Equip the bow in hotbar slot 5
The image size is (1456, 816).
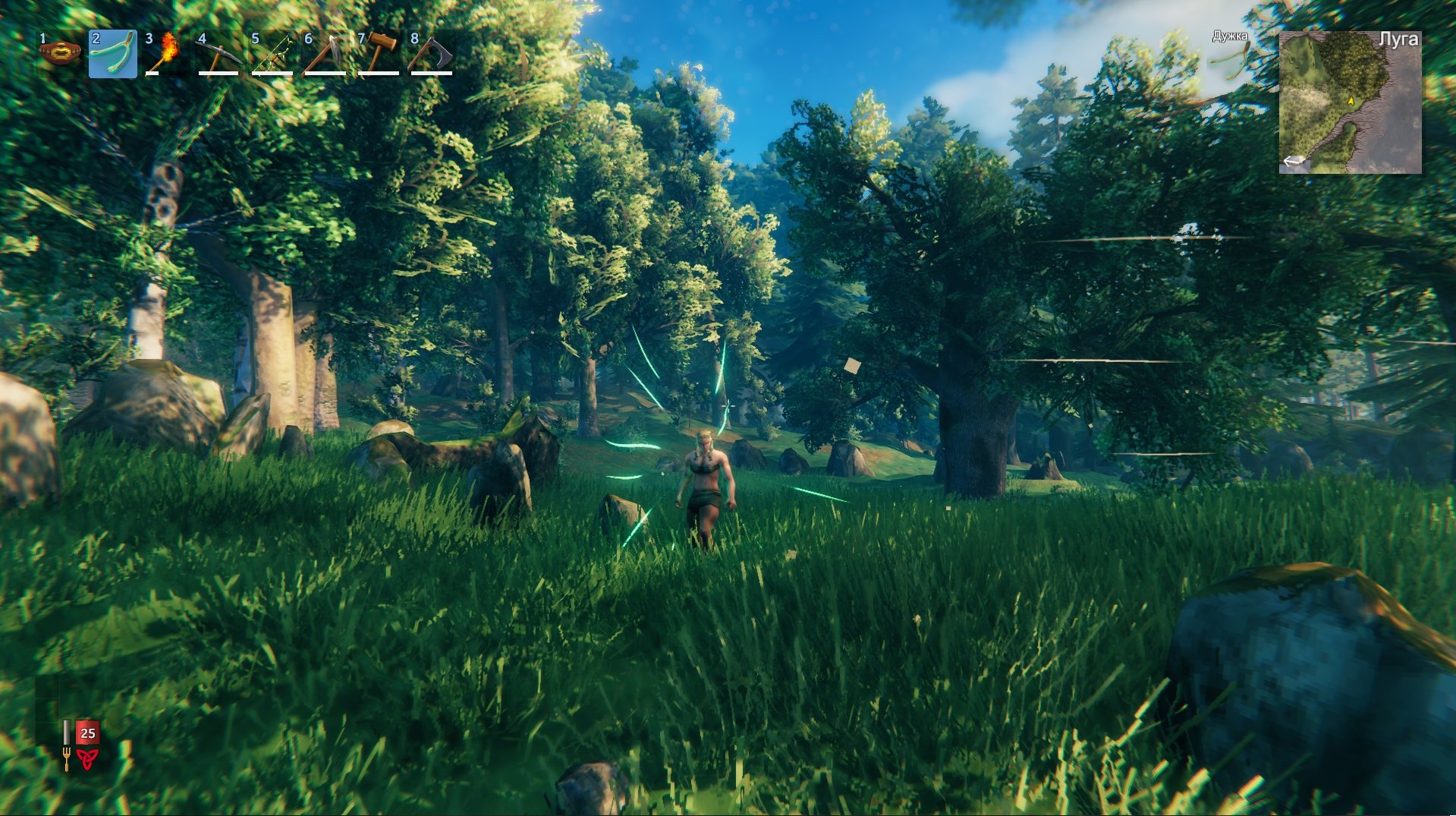pyautogui.click(x=272, y=53)
